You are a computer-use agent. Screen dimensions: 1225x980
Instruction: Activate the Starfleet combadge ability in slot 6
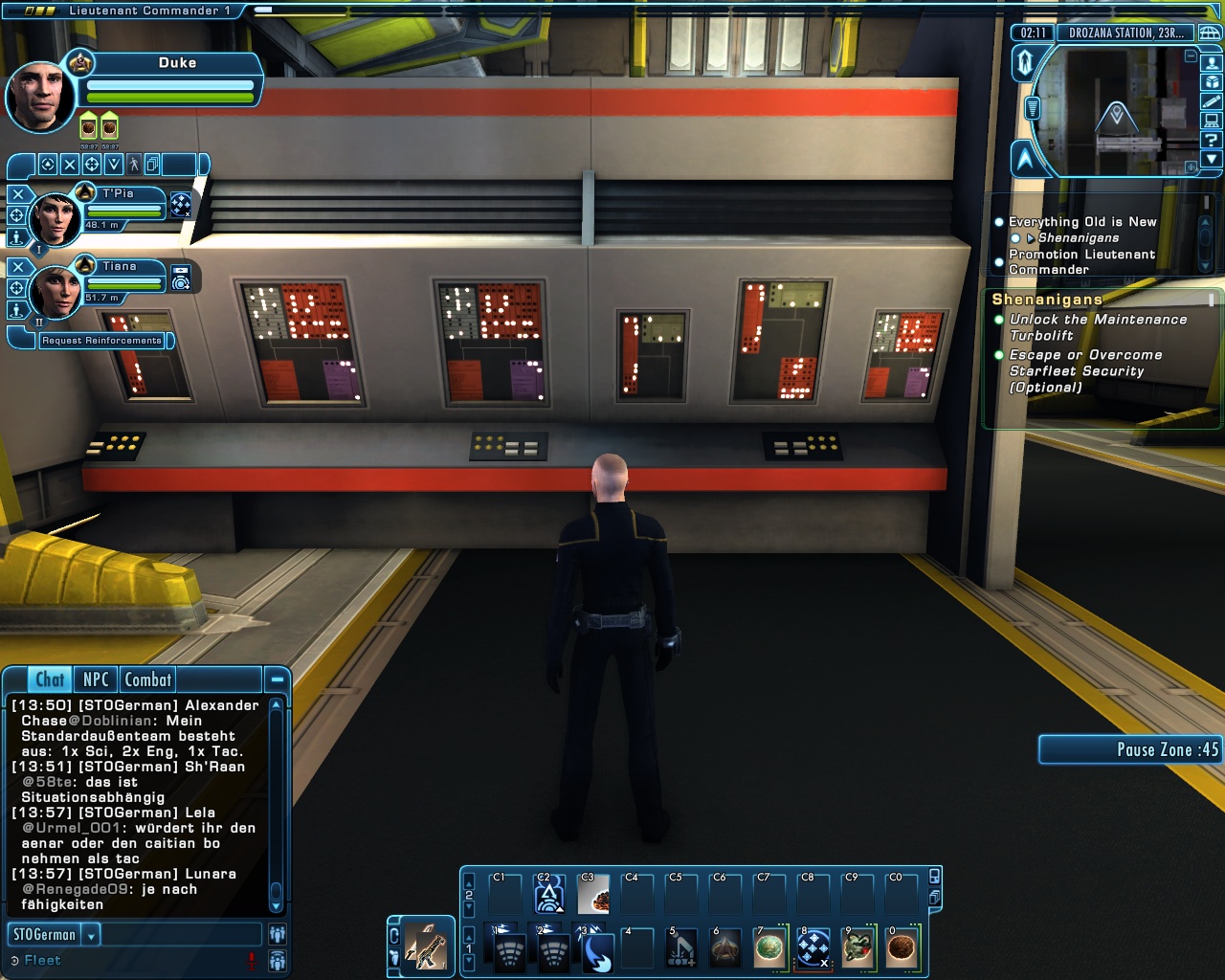coord(725,949)
